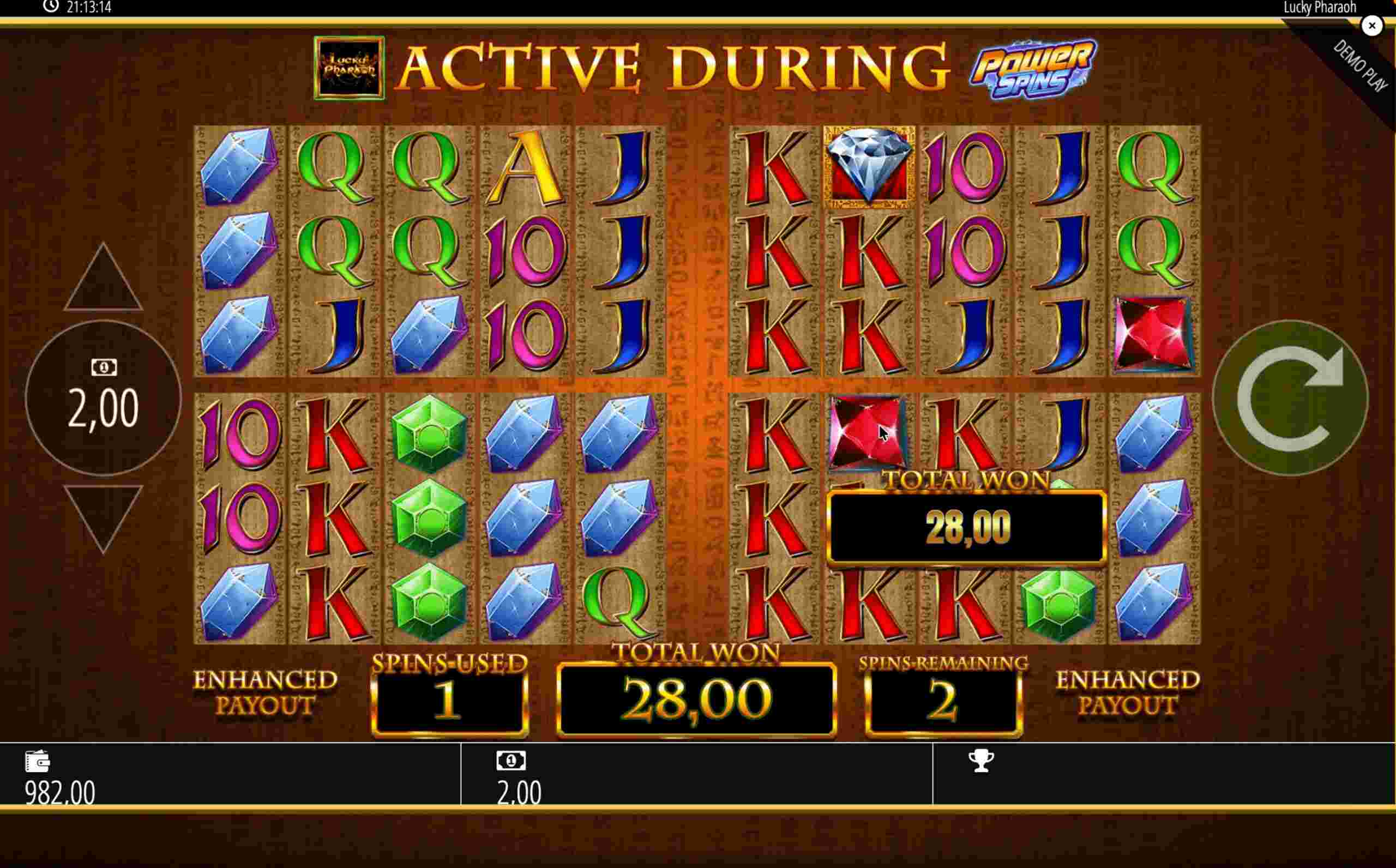The image size is (1396, 868).
Task: Open the 2,00 stake selector circle
Action: 103,398
